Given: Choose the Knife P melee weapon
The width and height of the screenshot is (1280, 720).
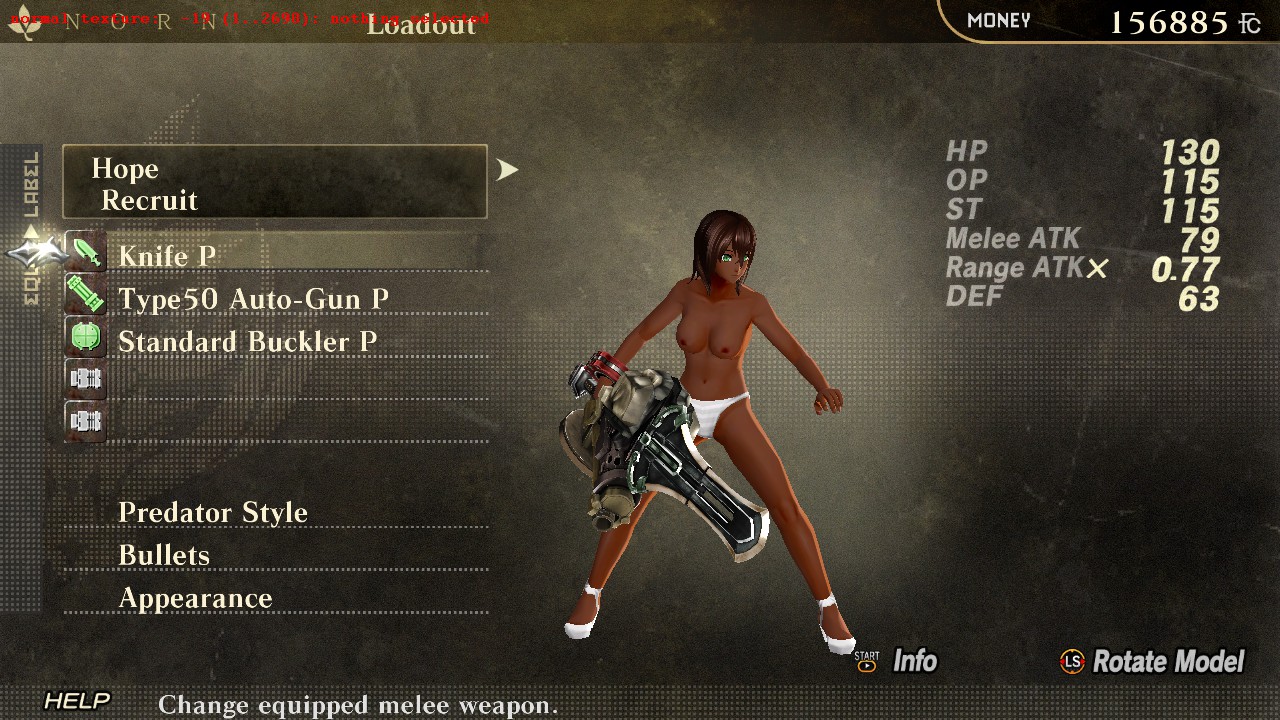Looking at the screenshot, I should [x=167, y=256].
